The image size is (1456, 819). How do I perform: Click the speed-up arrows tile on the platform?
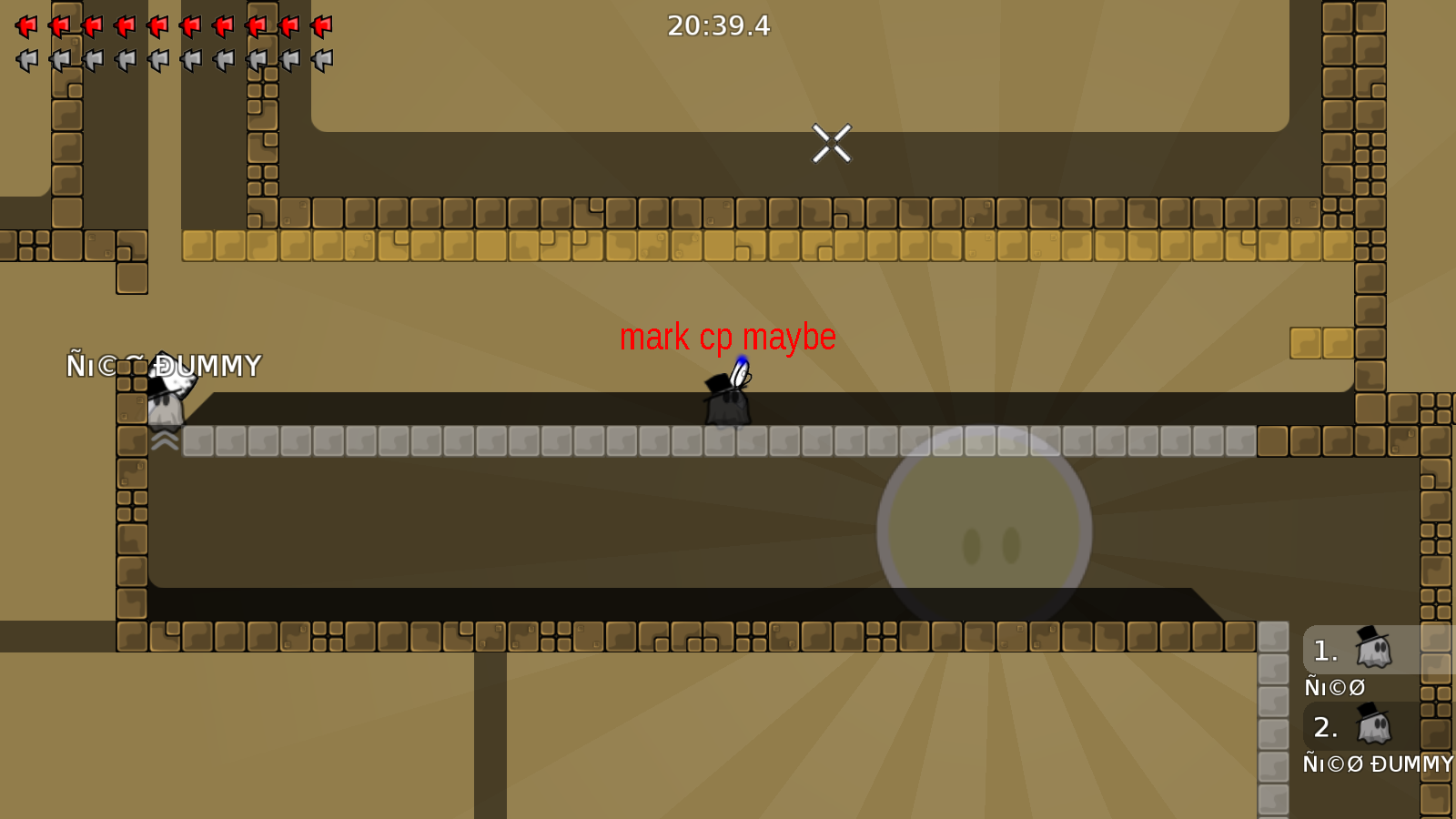point(164,442)
